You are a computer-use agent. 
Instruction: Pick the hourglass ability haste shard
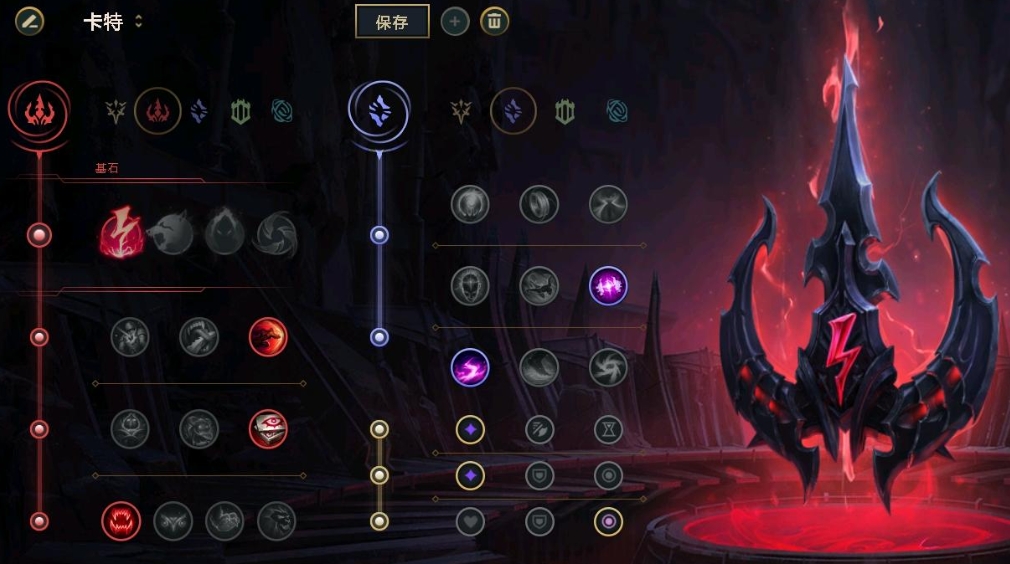coord(608,430)
